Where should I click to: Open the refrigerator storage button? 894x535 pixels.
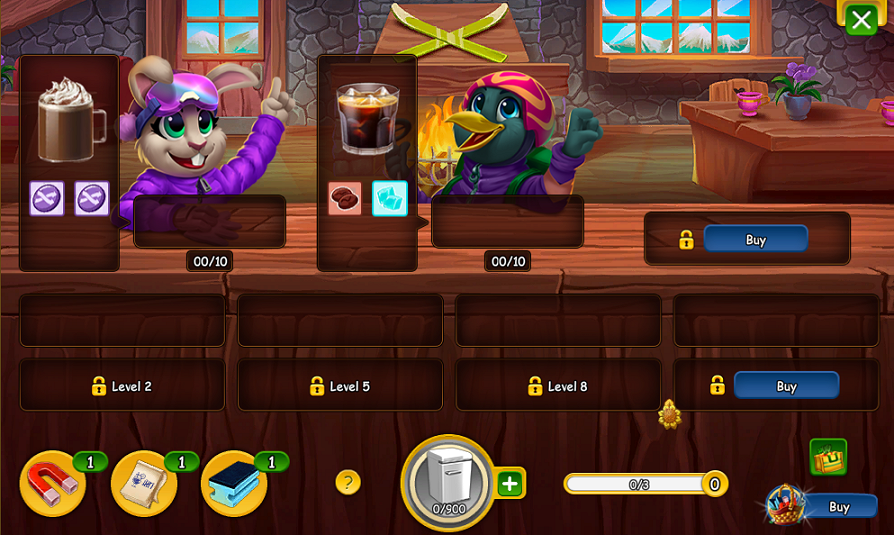[x=447, y=482]
